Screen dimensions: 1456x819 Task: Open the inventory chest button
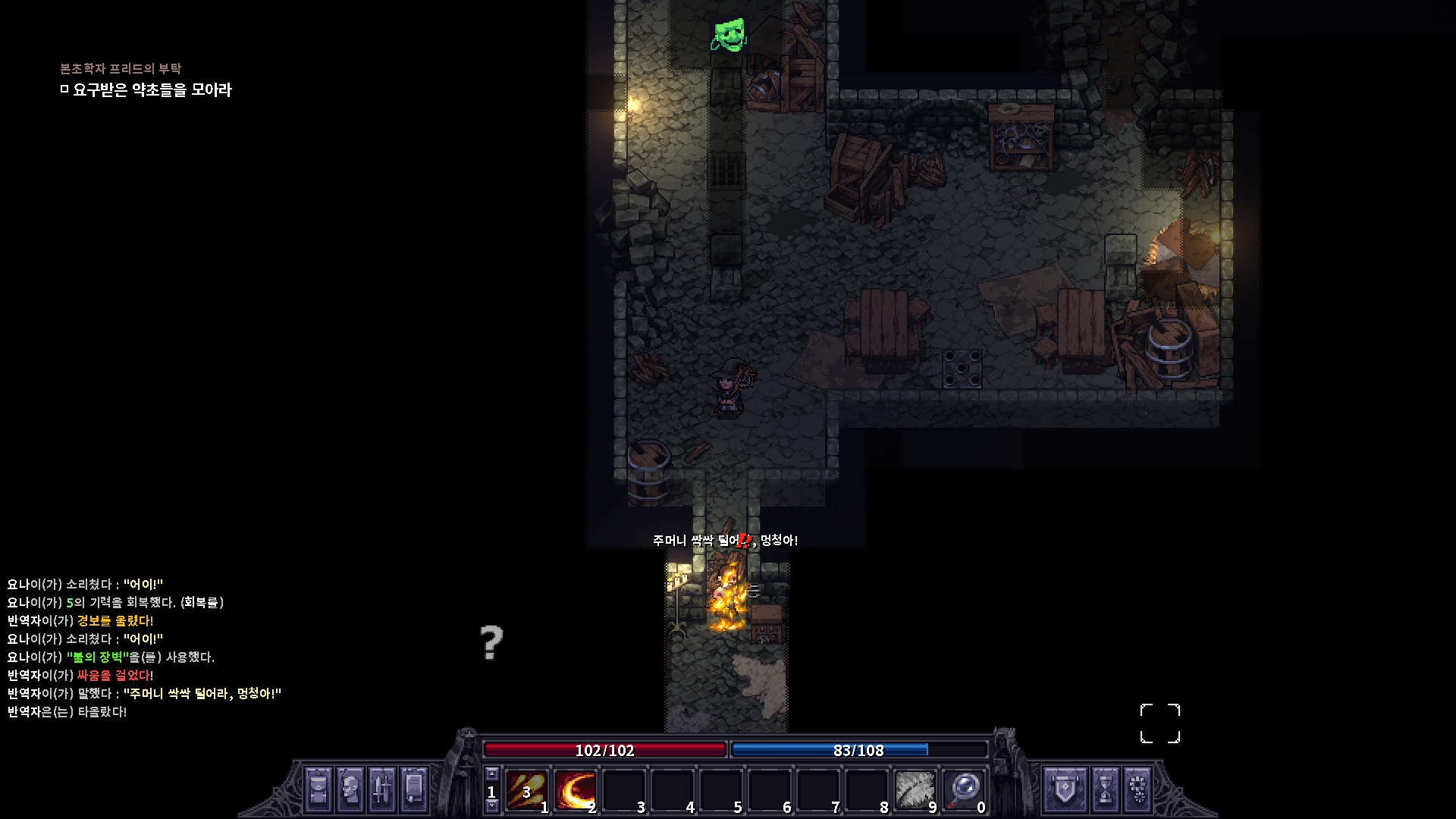[318, 790]
